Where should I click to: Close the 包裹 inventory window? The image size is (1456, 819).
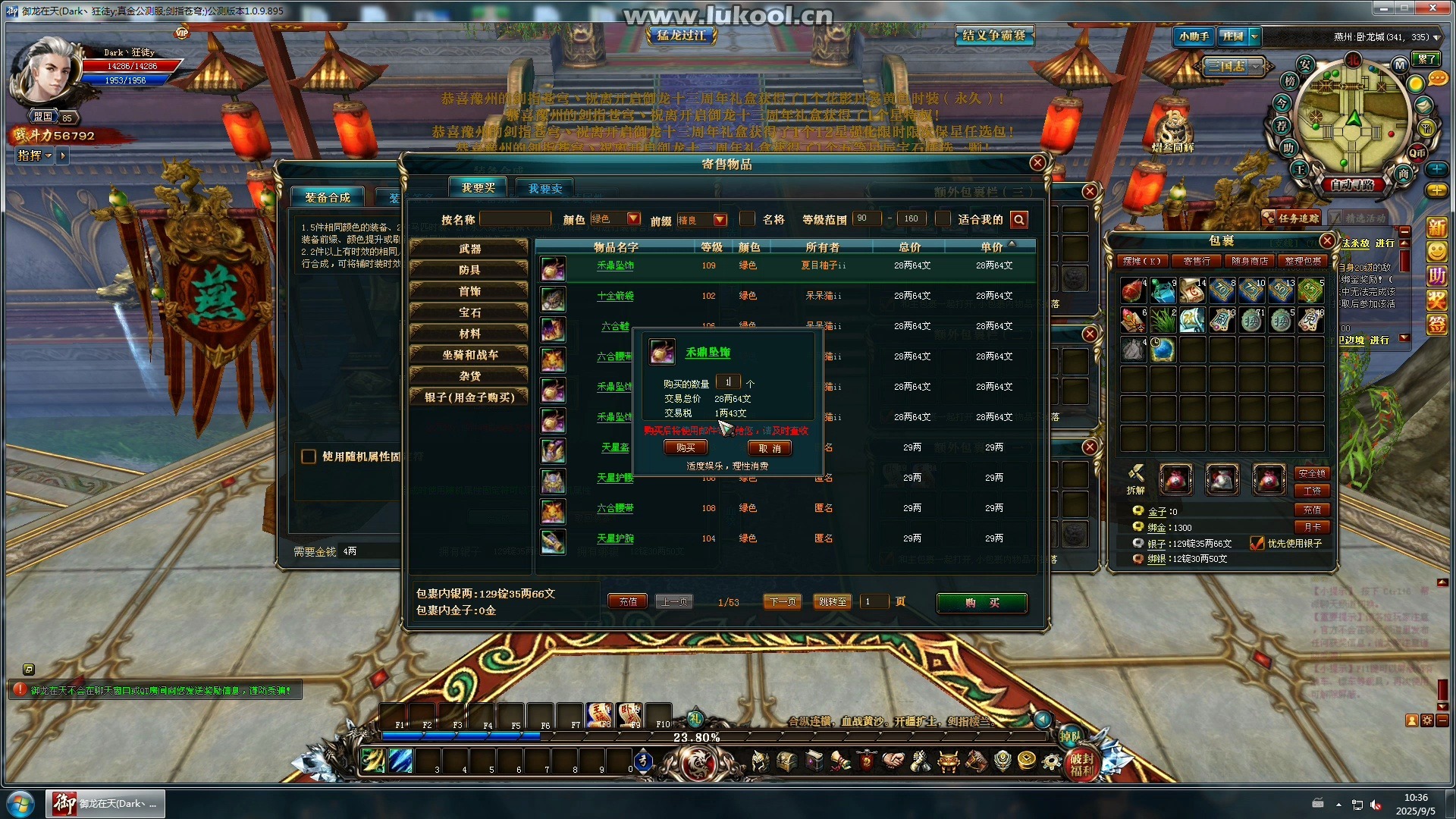[1326, 240]
